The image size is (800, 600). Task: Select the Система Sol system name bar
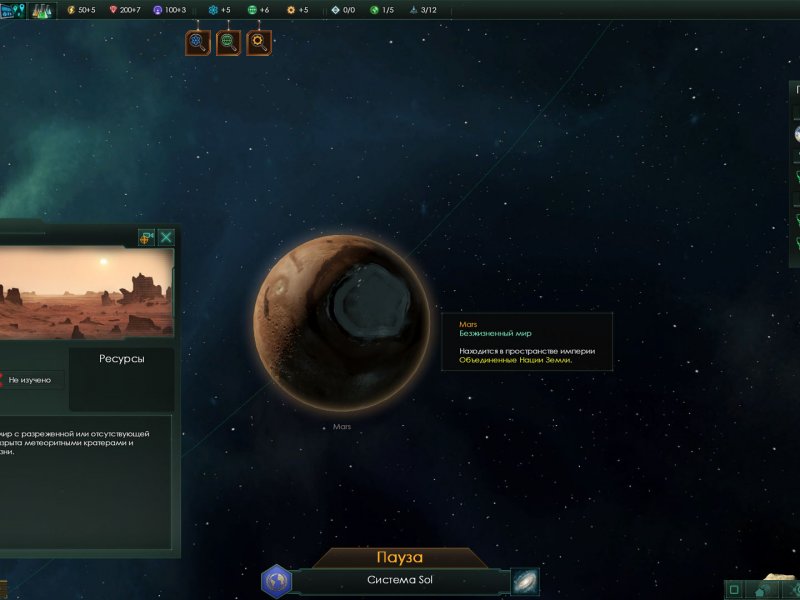point(400,581)
